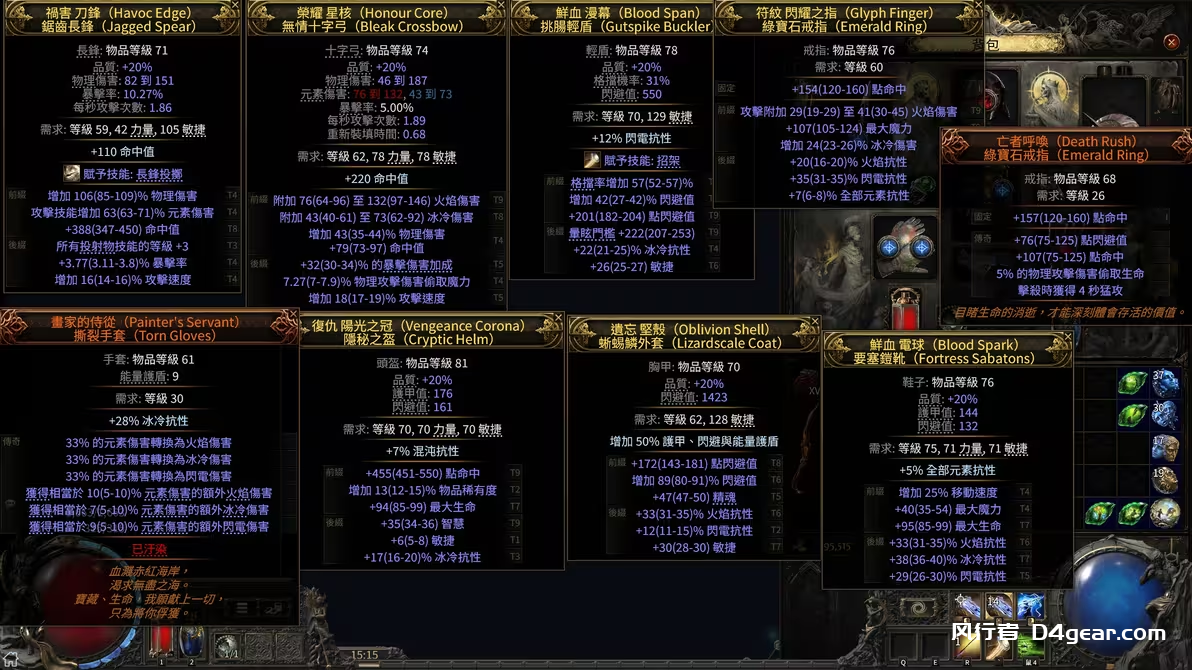1192x670 pixels.
Task: Click the home icon in the corner
Action: click(x=12, y=660)
